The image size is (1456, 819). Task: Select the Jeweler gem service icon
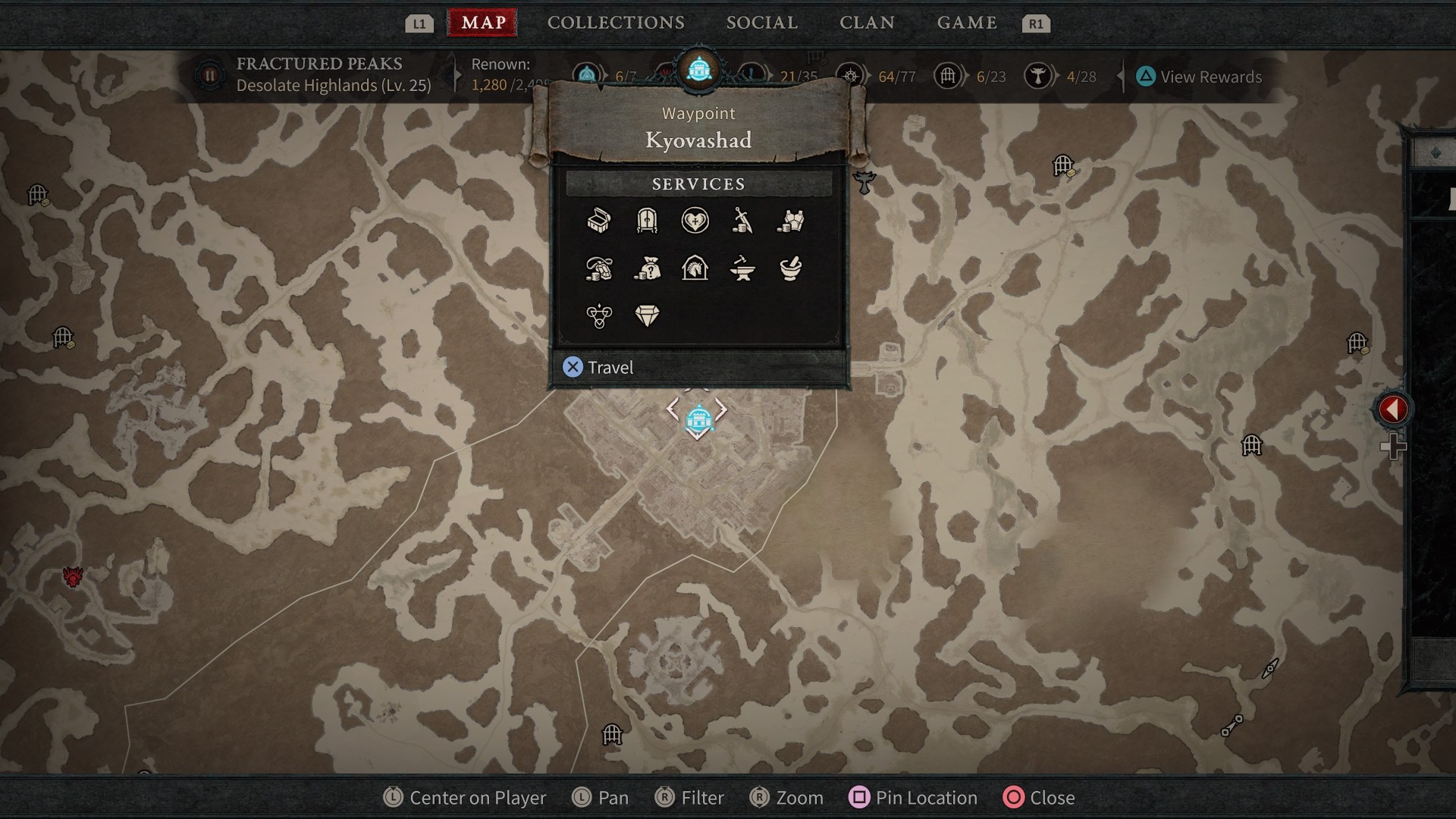[x=648, y=315]
